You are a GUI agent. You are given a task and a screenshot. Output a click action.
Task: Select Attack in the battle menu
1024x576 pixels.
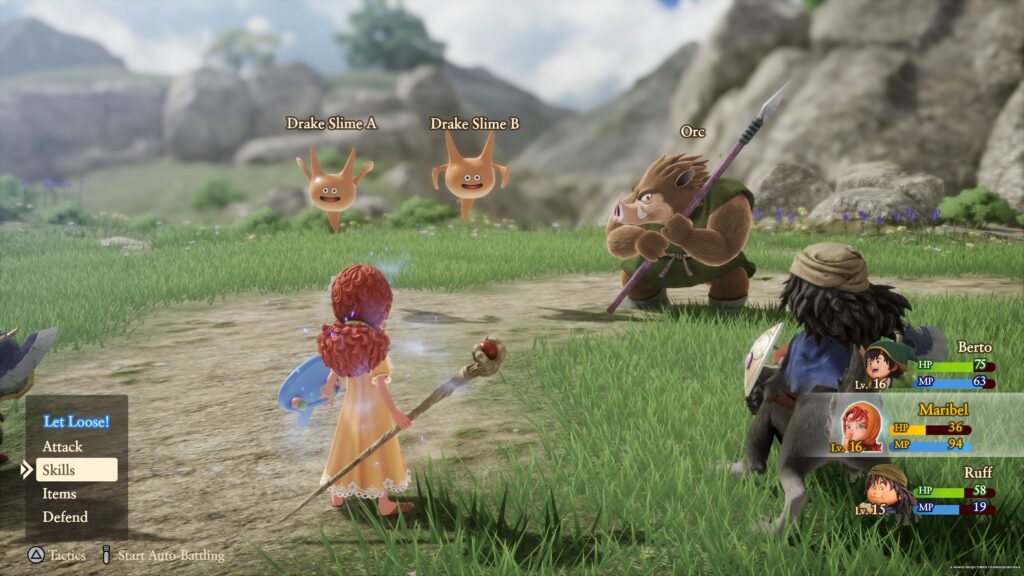coord(62,446)
